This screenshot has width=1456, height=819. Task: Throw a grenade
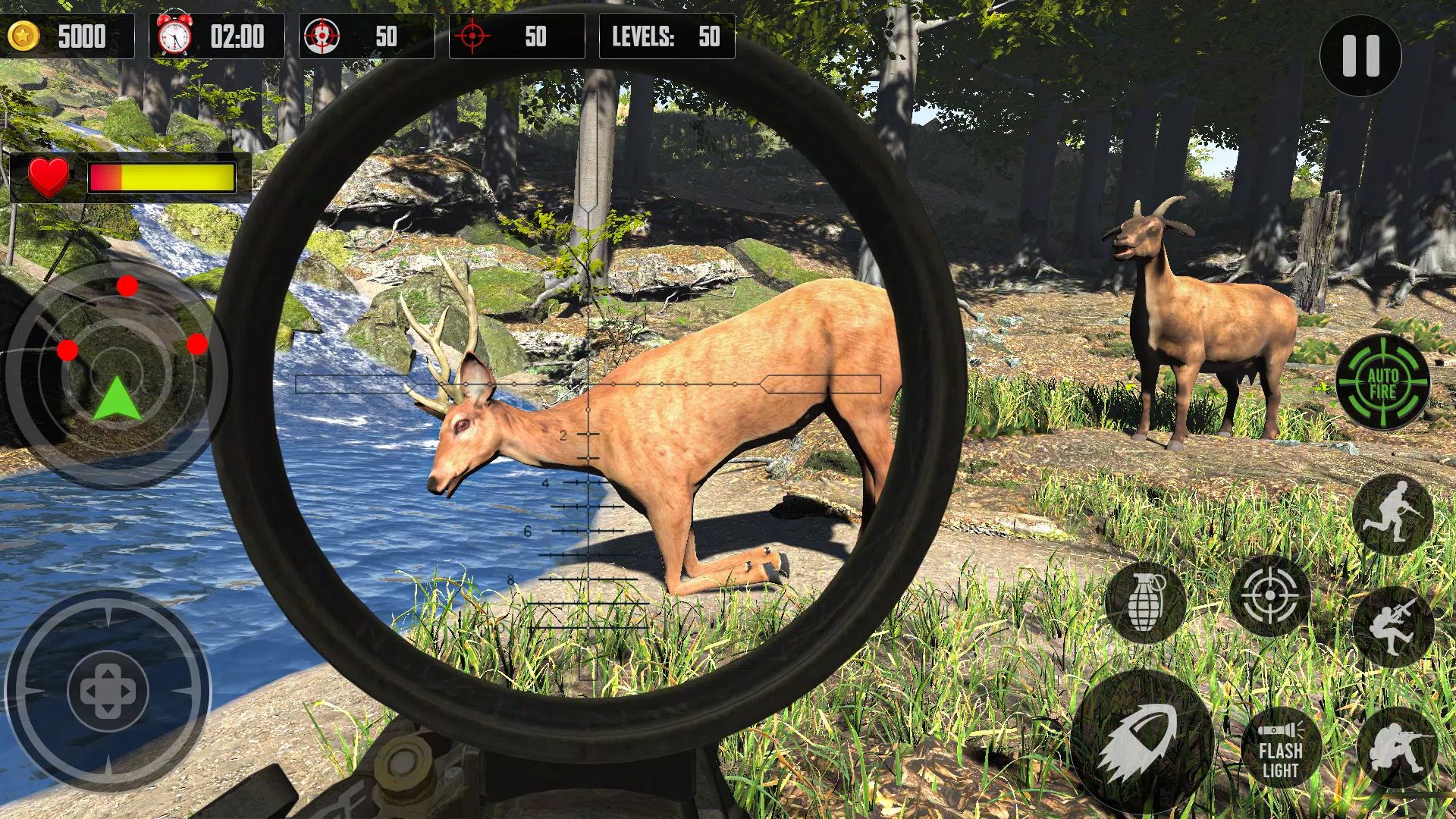pyautogui.click(x=1145, y=602)
